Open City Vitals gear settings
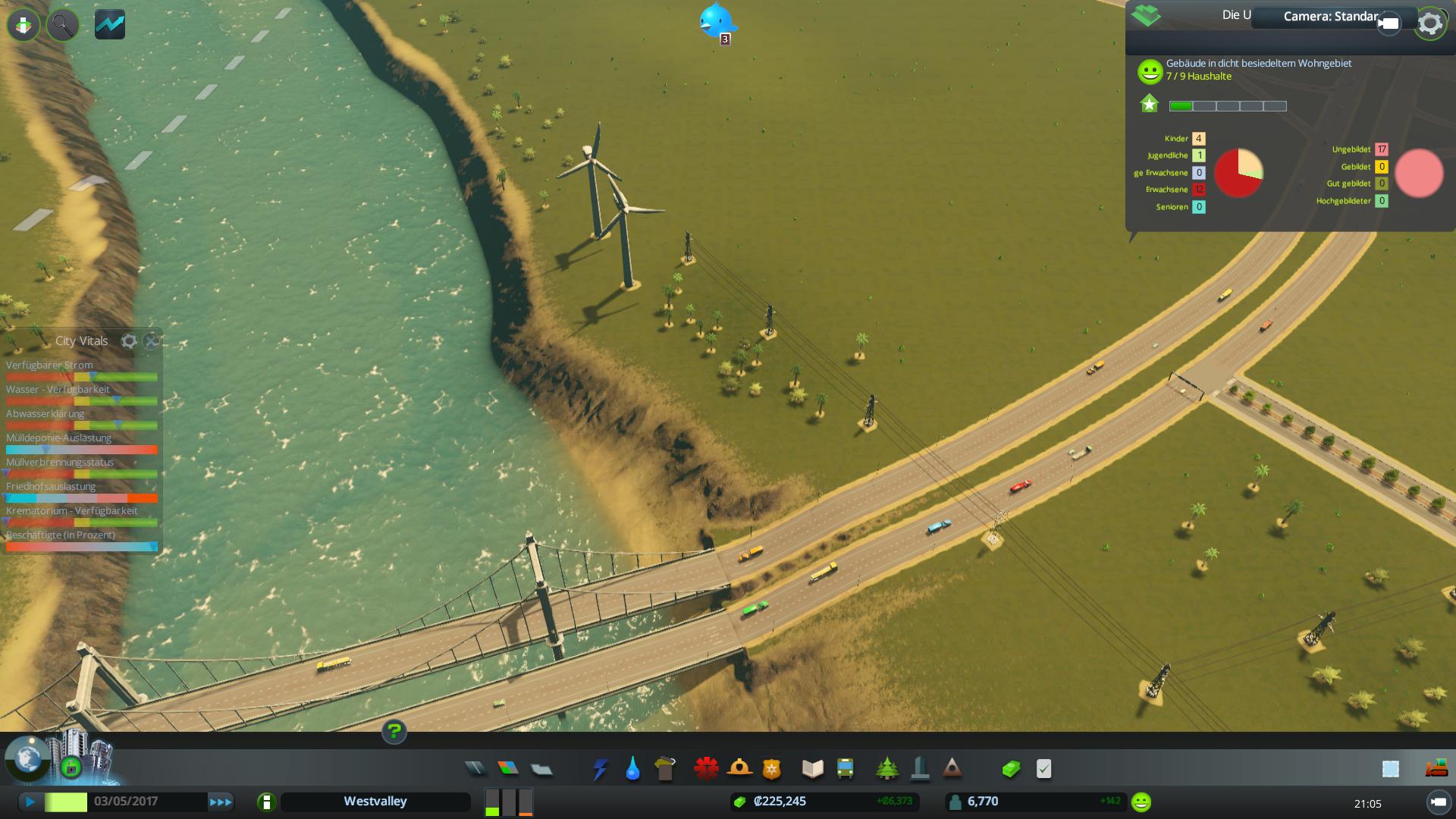1456x819 pixels. 129,341
